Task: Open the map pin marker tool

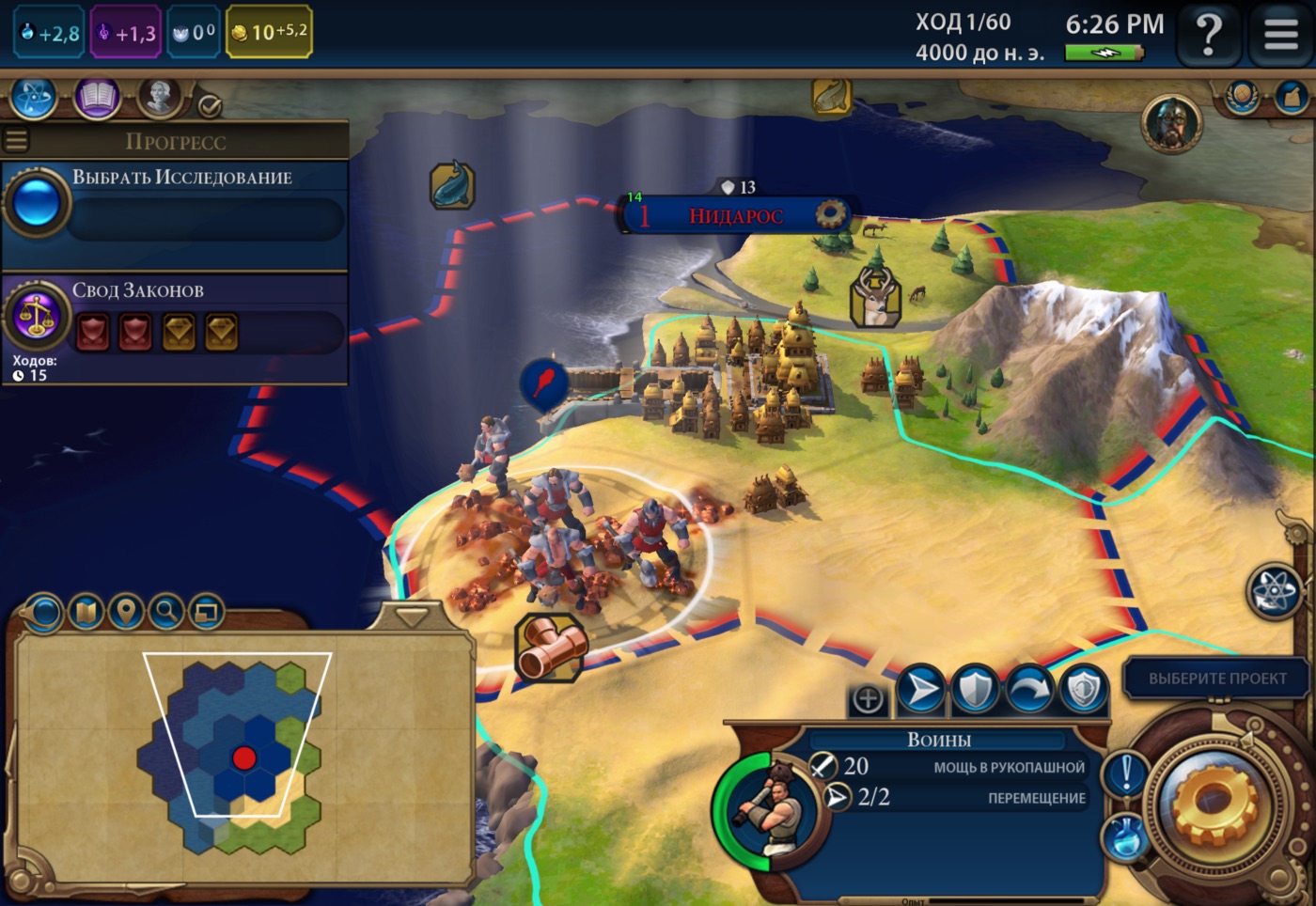Action: click(x=126, y=613)
